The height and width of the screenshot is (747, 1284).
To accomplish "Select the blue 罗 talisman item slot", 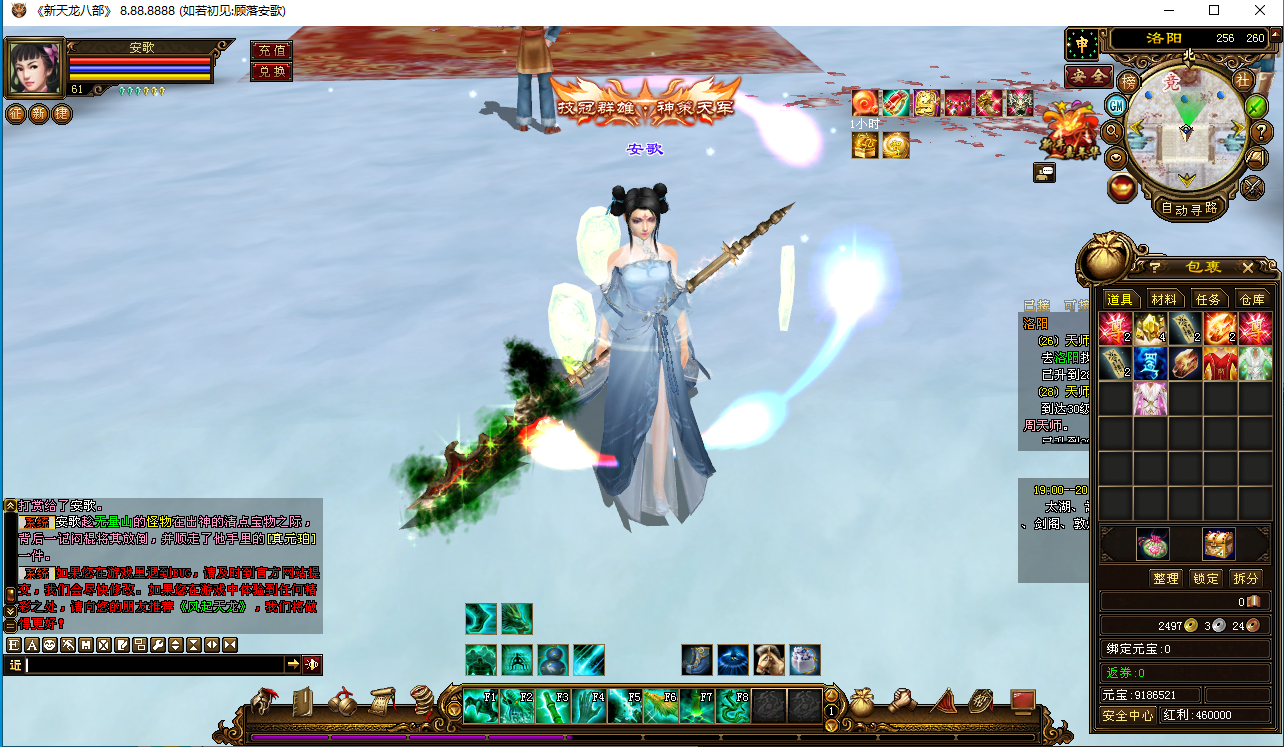I will pyautogui.click(x=1150, y=363).
